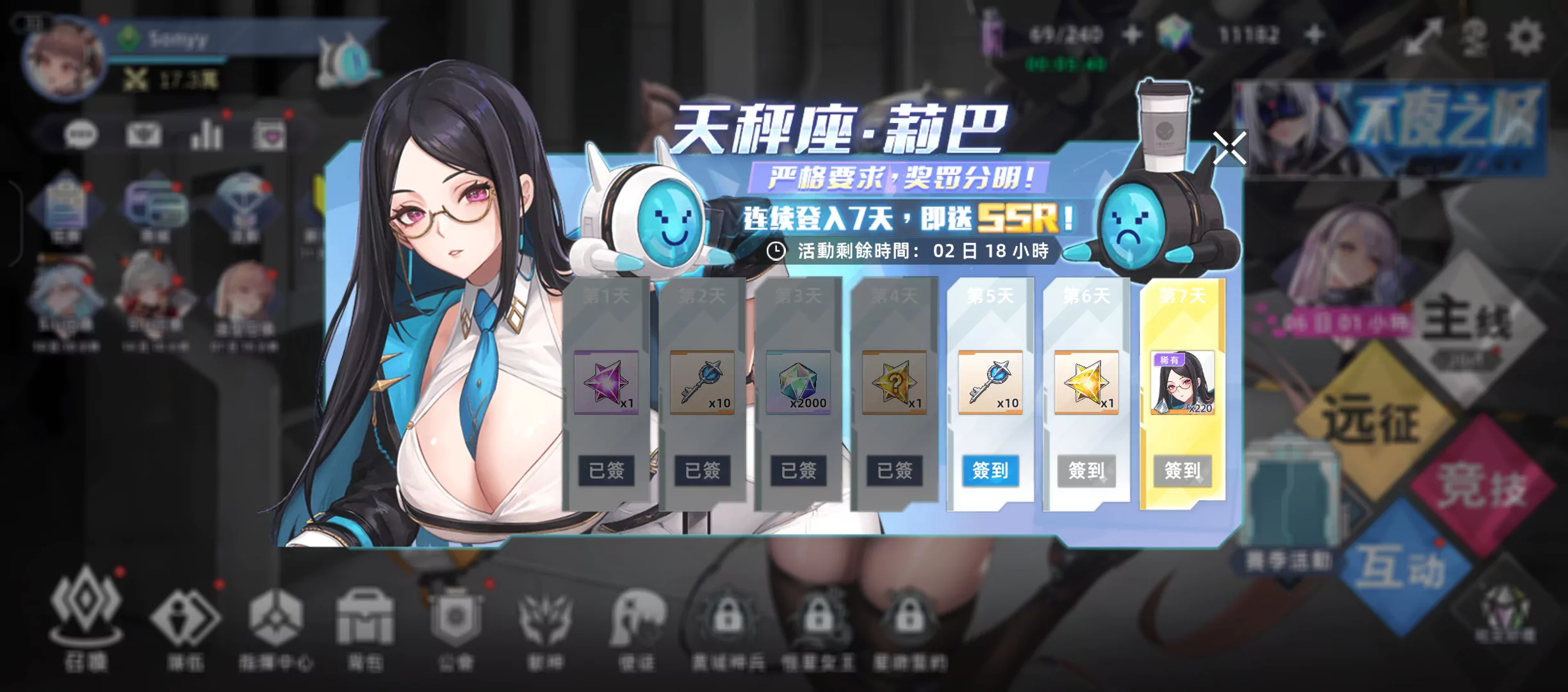Select the day 7 sign-in button

pos(1182,471)
